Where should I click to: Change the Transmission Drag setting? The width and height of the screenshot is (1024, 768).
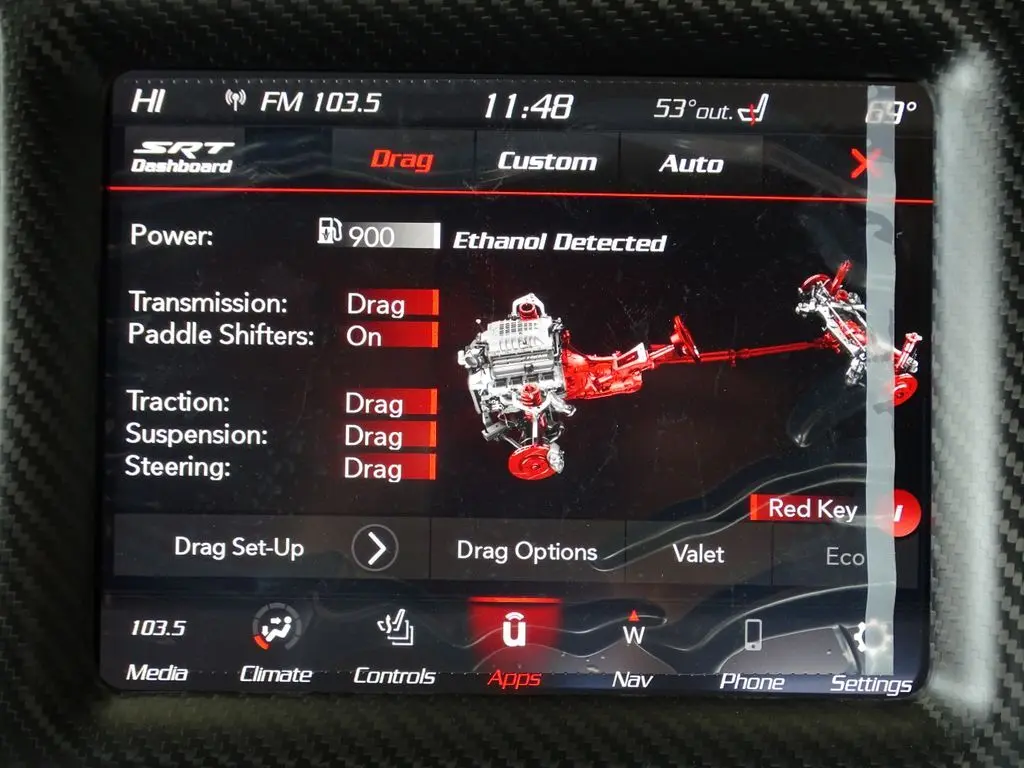tap(391, 304)
